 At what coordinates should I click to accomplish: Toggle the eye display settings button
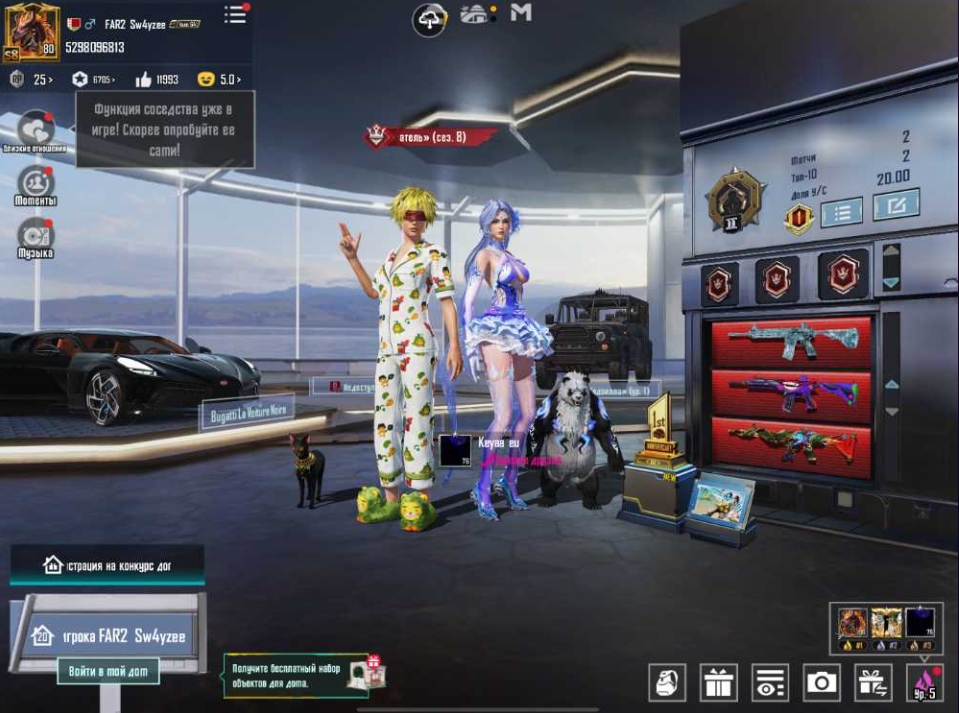770,682
